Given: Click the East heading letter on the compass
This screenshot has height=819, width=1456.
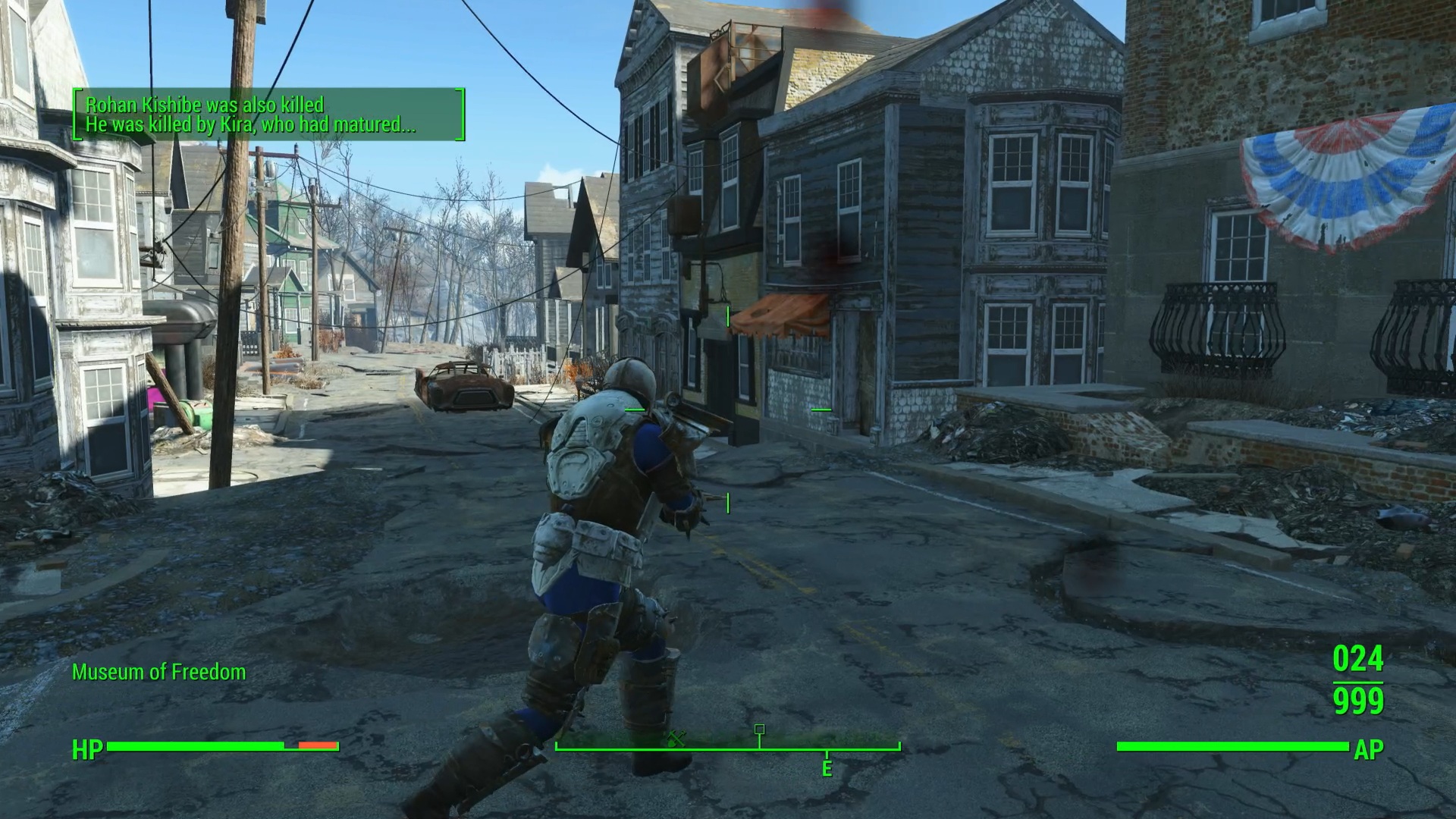Looking at the screenshot, I should click(827, 769).
